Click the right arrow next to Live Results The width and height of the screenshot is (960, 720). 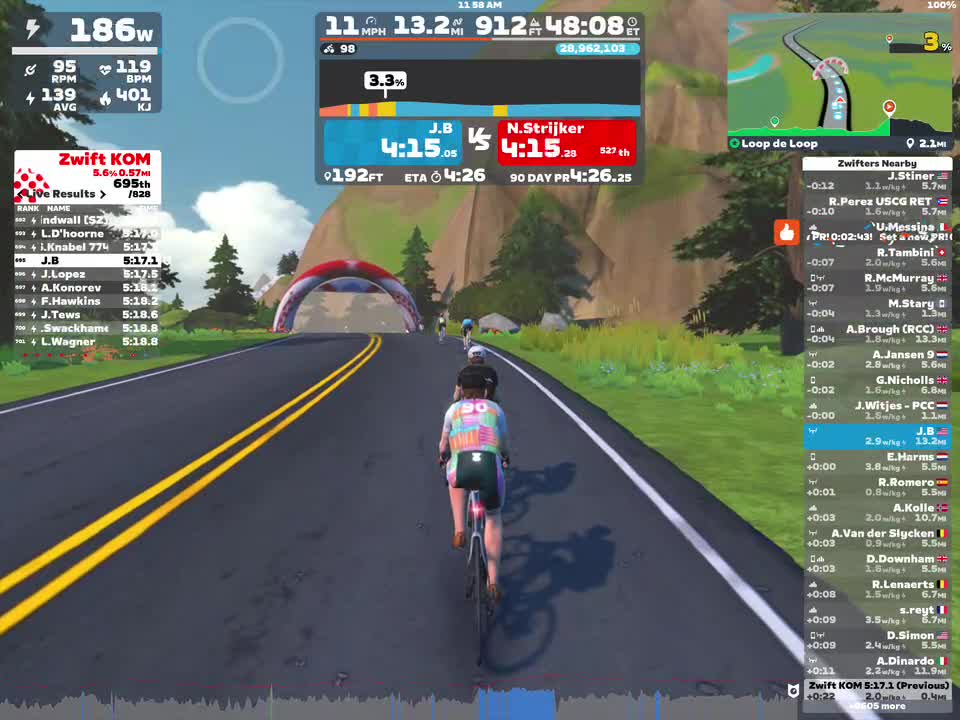(102, 194)
